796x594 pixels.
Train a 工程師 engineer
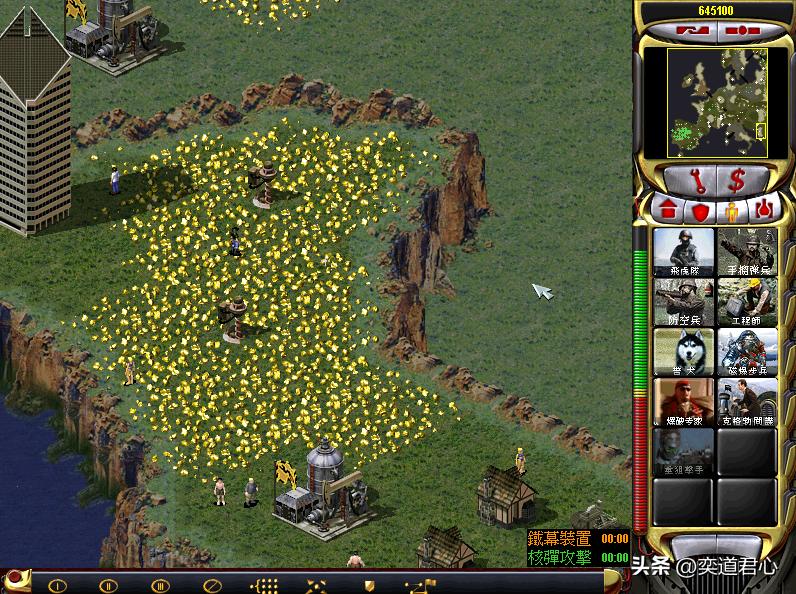747,301
